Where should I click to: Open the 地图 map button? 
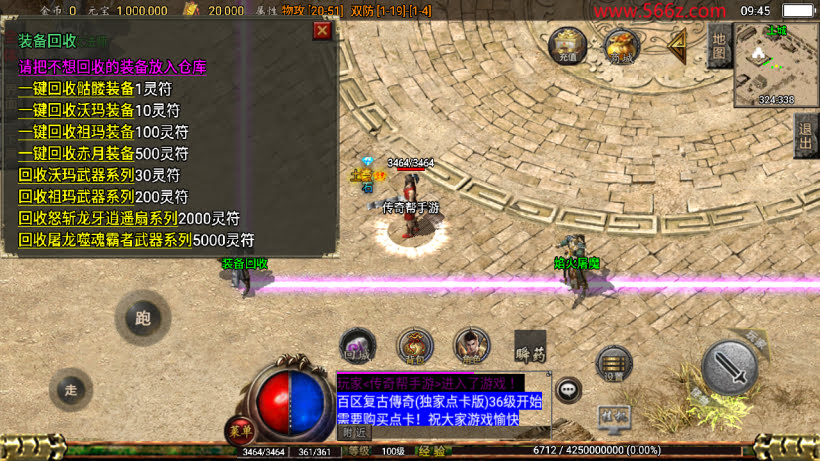tap(719, 46)
